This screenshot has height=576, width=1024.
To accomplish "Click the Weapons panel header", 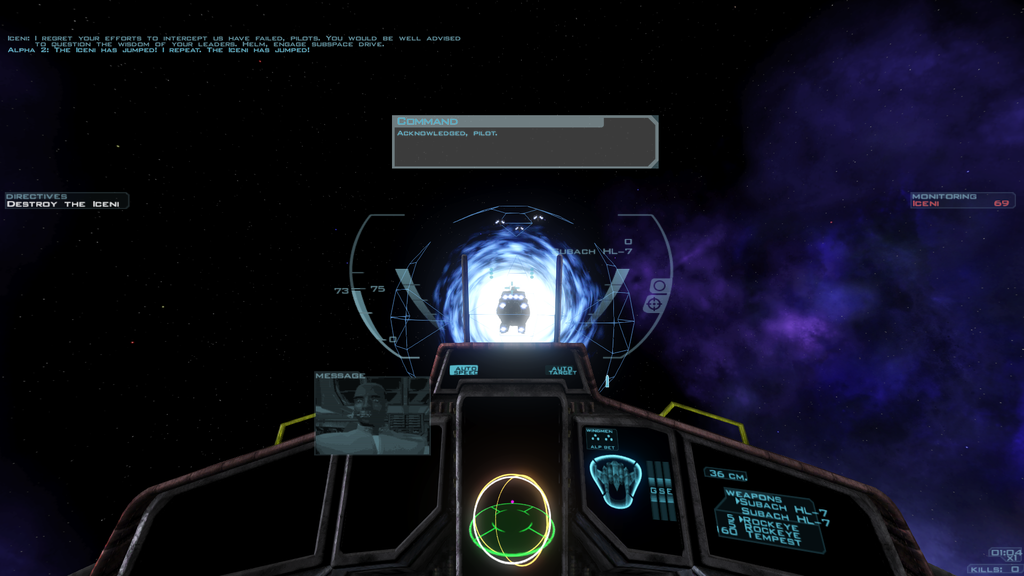I will [x=753, y=497].
